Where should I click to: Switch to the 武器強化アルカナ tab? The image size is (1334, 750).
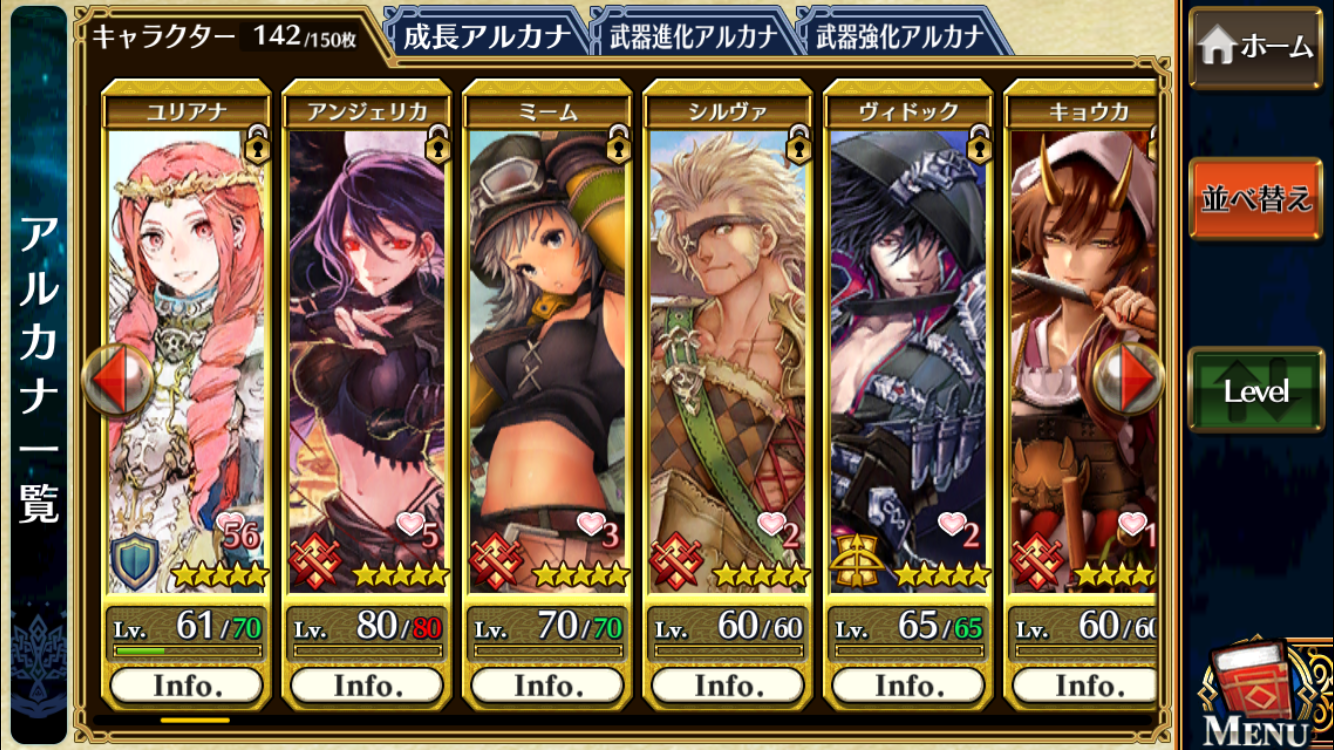899,37
